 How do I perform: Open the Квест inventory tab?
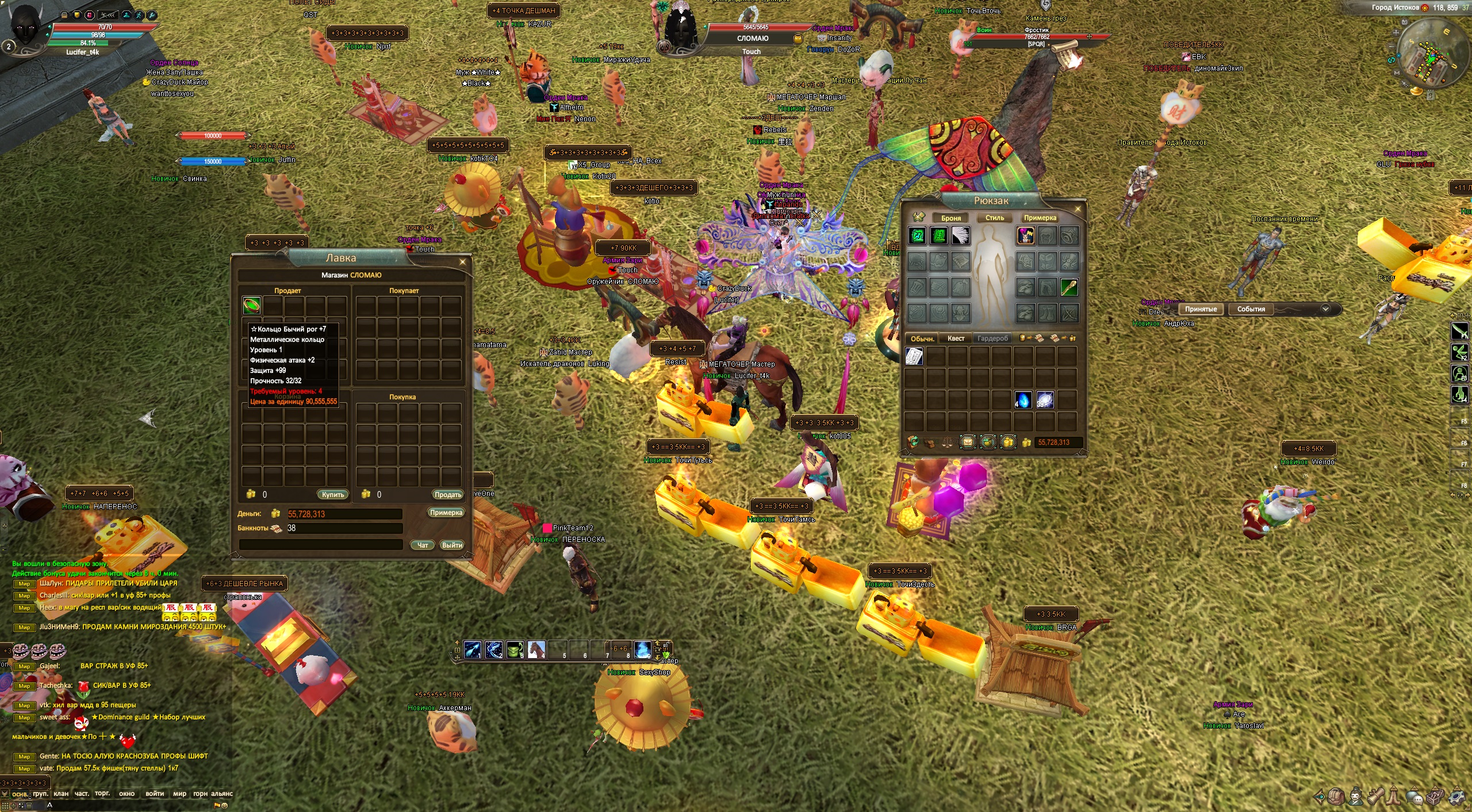(x=956, y=338)
